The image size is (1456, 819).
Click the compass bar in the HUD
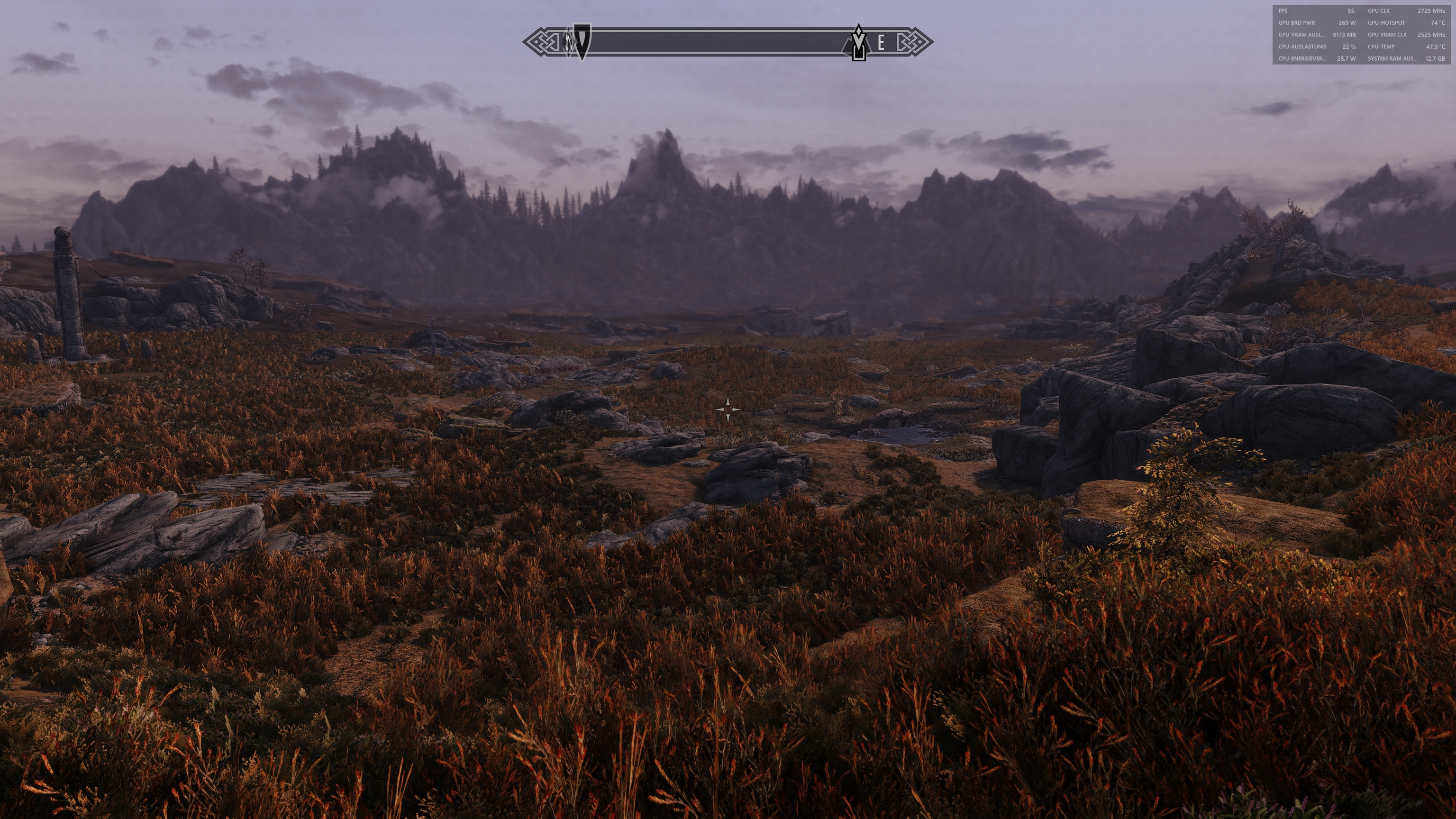pyautogui.click(x=723, y=41)
